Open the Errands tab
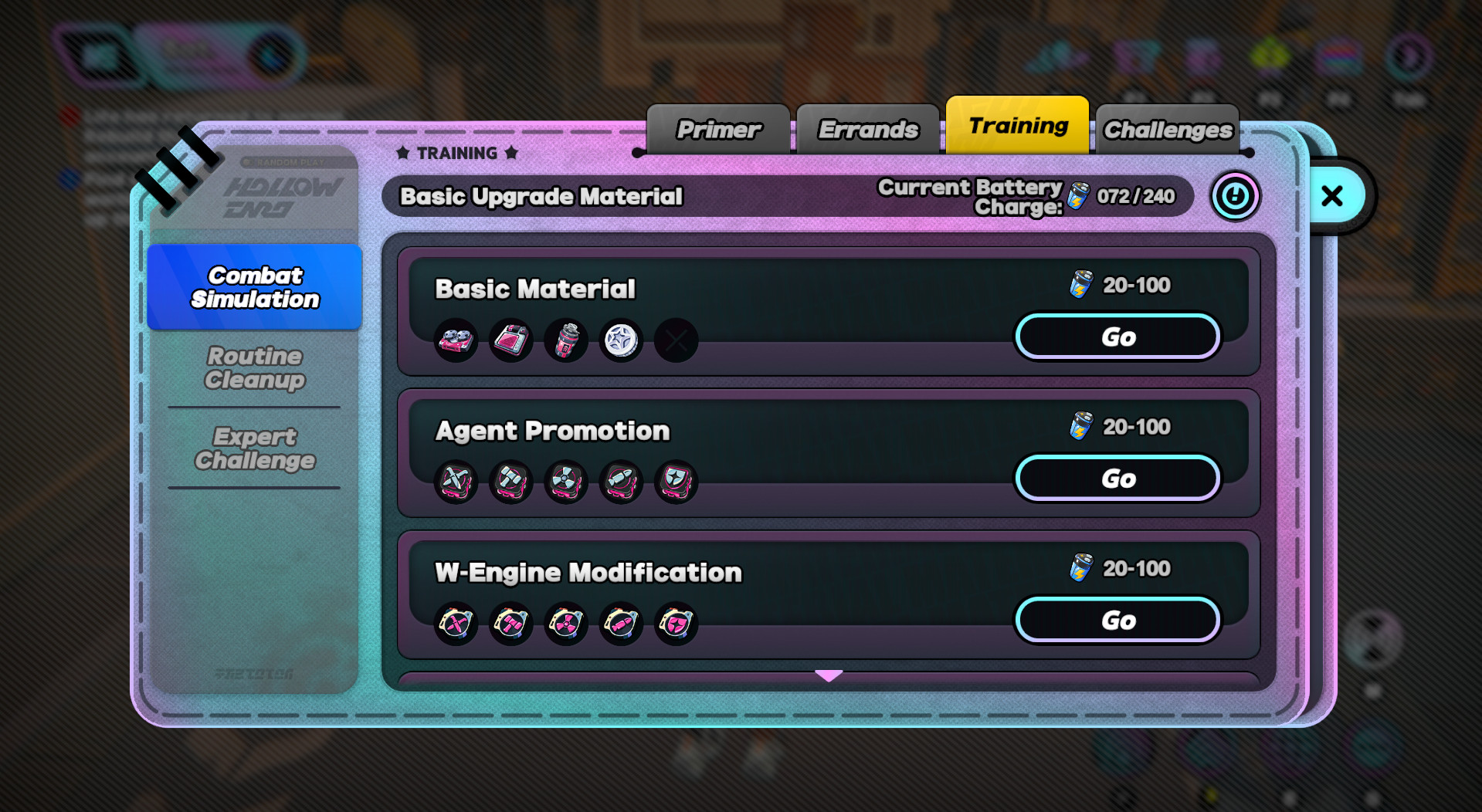 pyautogui.click(x=866, y=128)
